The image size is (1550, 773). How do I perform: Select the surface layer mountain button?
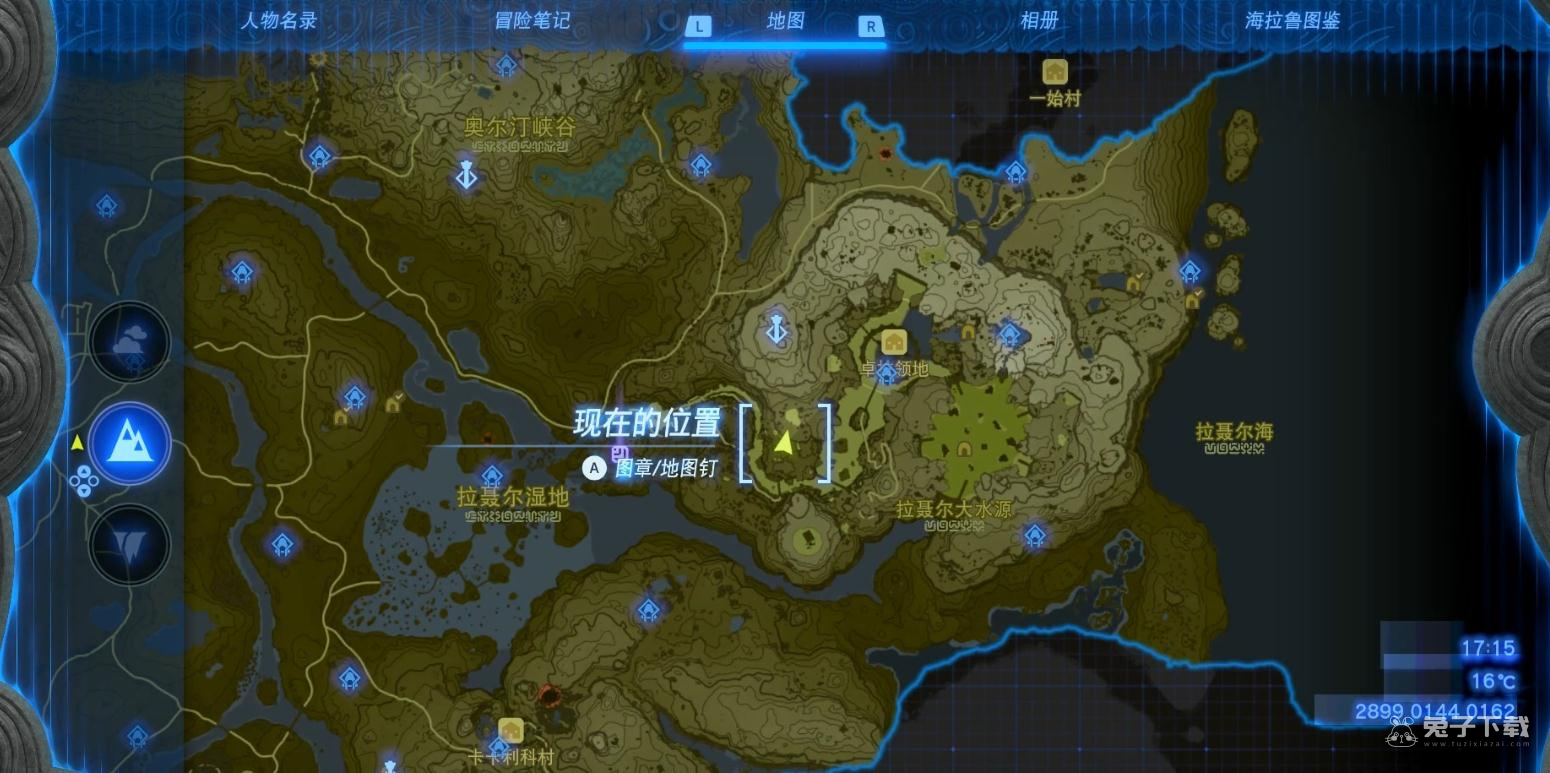pos(130,443)
